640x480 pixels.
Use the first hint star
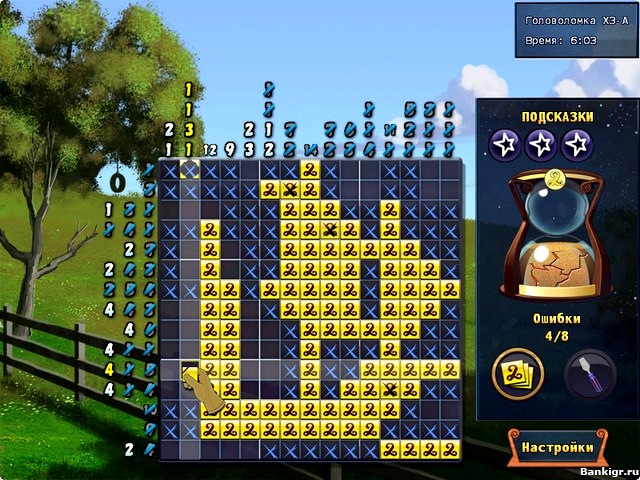tap(505, 146)
